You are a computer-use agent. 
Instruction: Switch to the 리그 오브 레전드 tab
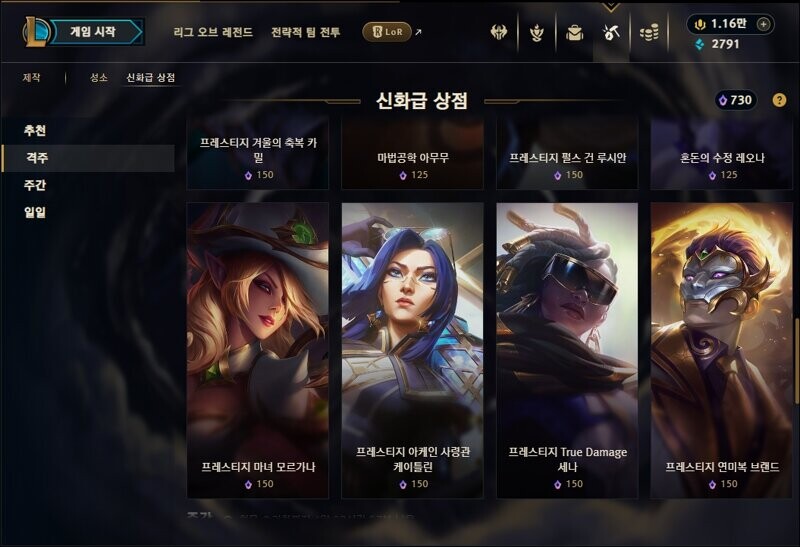pyautogui.click(x=213, y=32)
